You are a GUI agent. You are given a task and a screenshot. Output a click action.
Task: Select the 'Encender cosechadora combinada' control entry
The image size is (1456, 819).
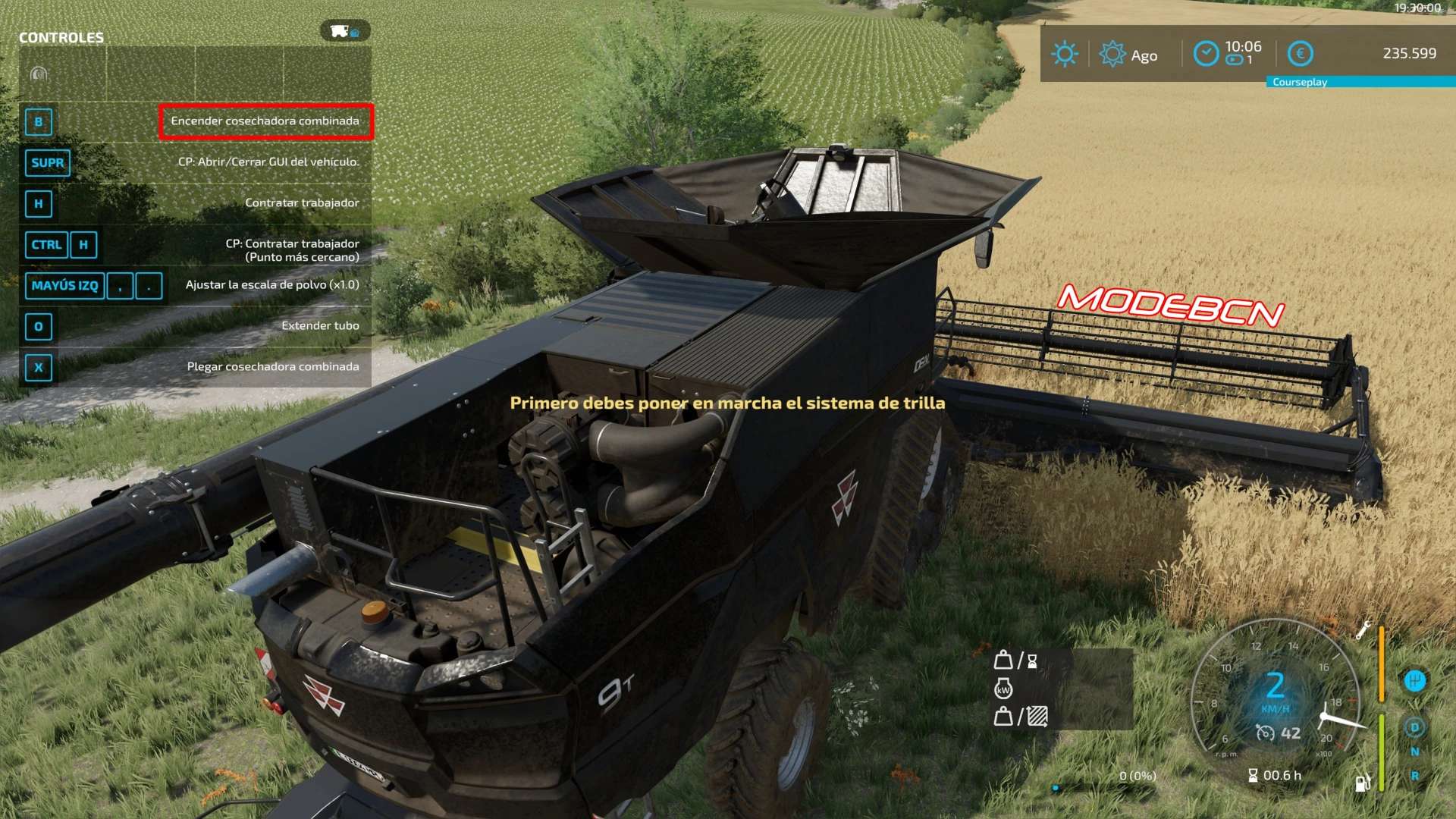click(x=265, y=121)
